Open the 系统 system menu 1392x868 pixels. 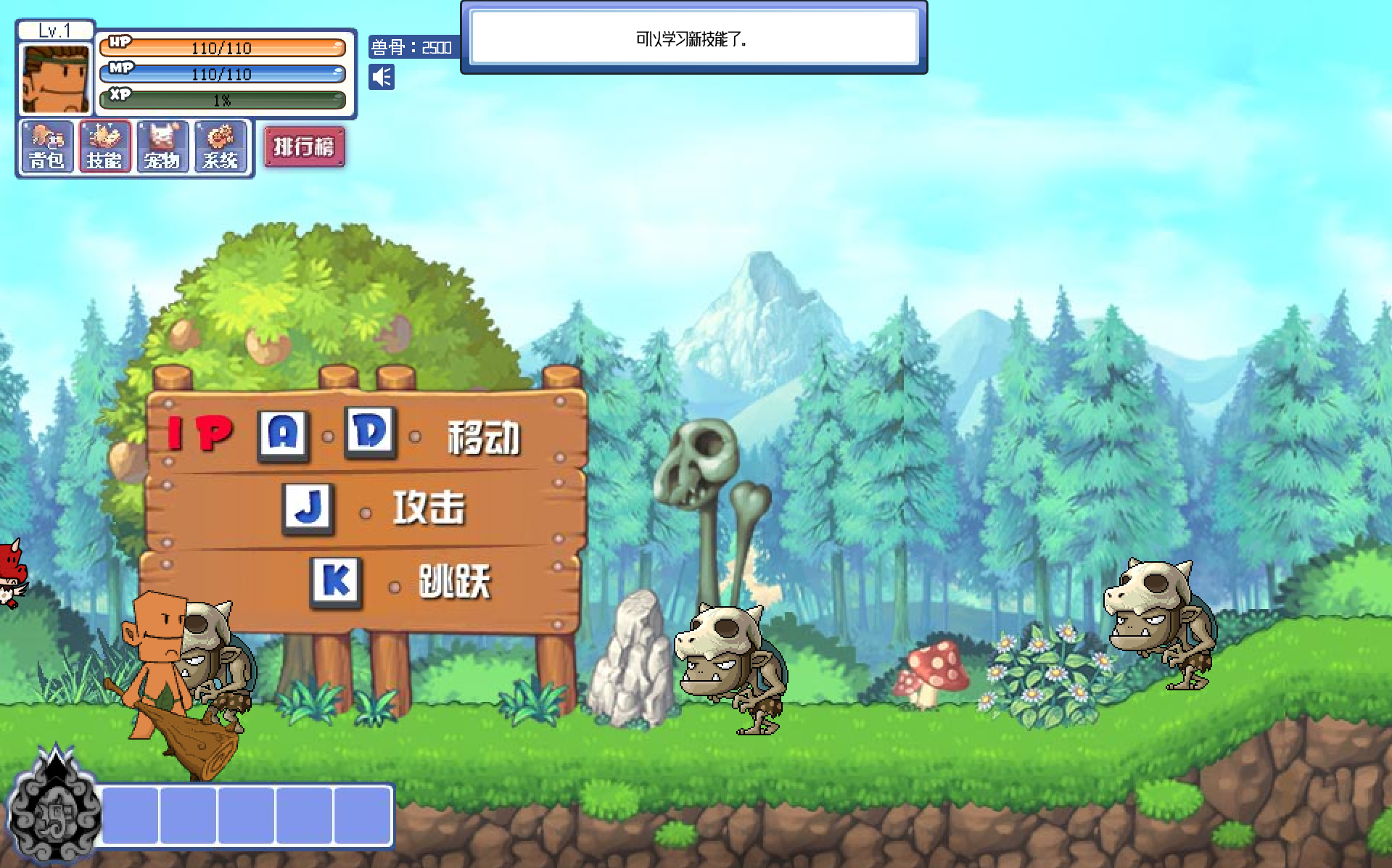[221, 147]
